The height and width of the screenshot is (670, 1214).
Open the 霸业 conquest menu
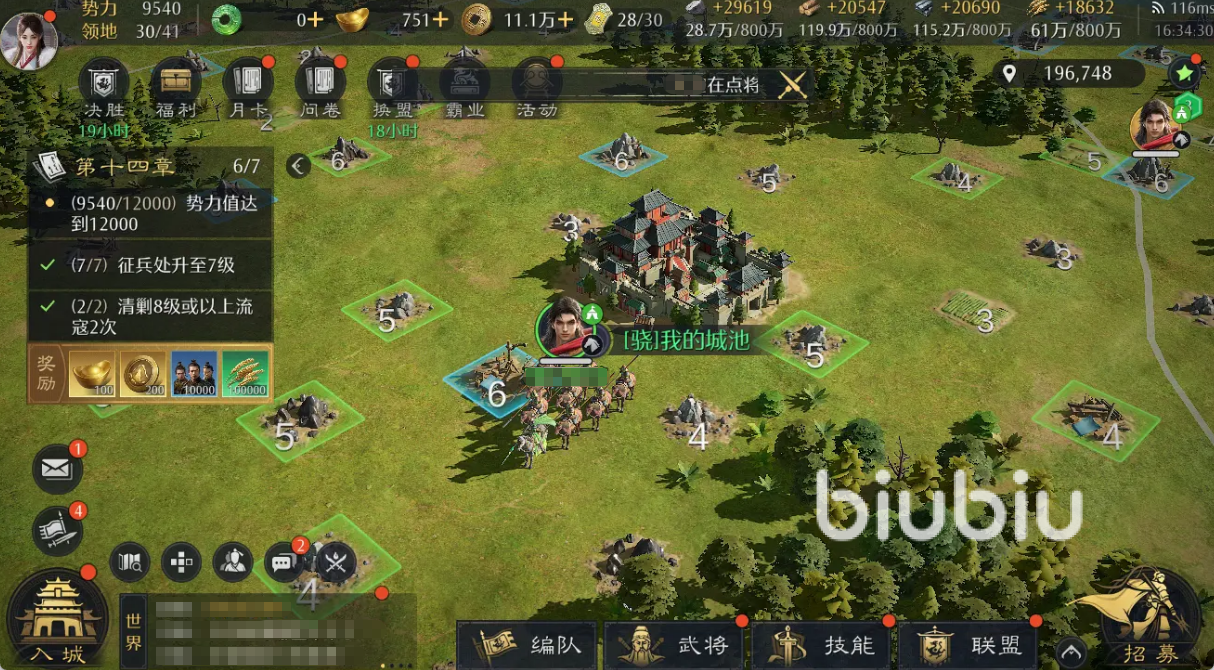click(x=464, y=82)
